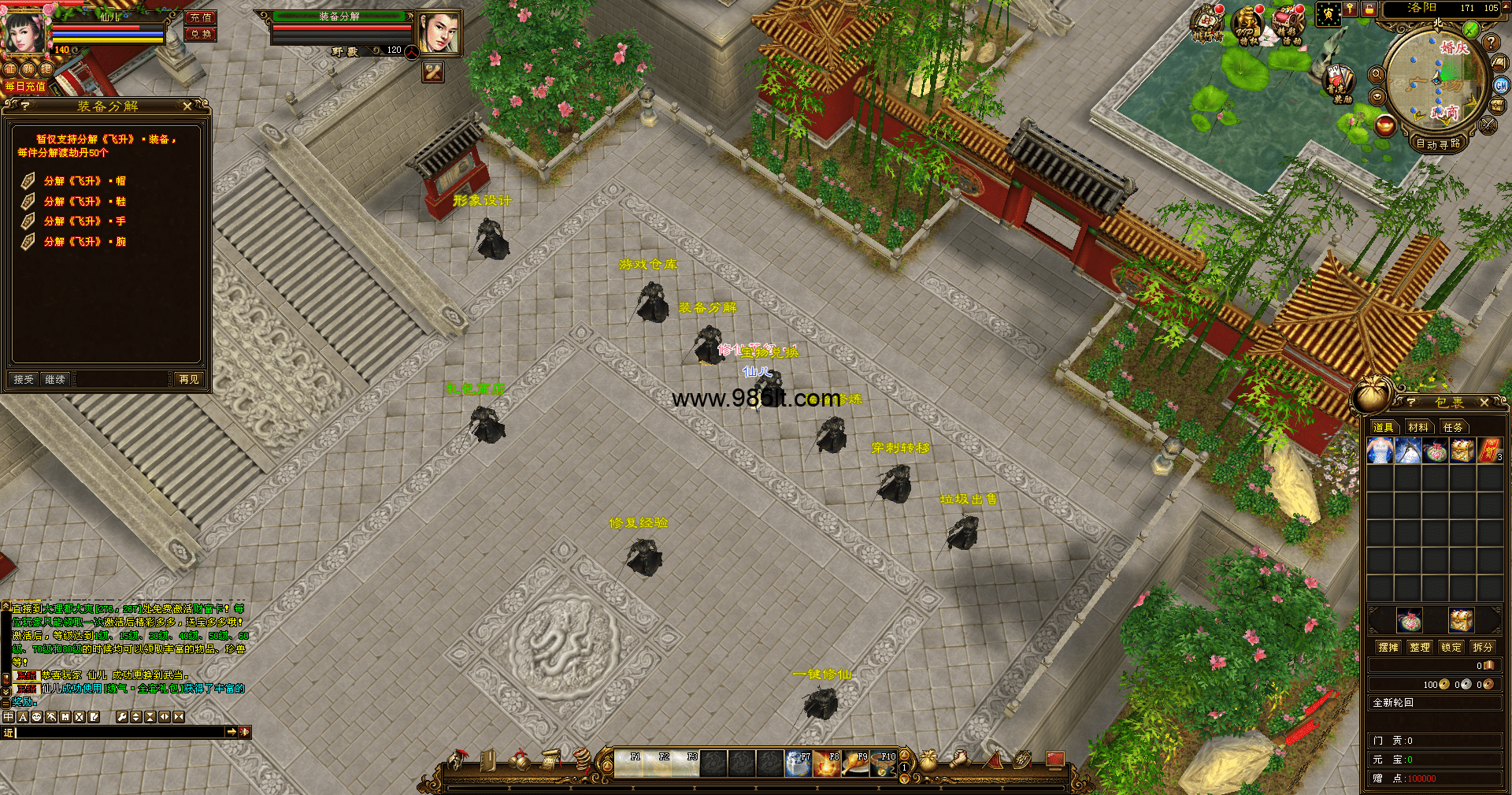Viewport: 1512px width, 795px height.
Task: Use the roast chicken F9 hotbar slot
Action: tap(855, 763)
